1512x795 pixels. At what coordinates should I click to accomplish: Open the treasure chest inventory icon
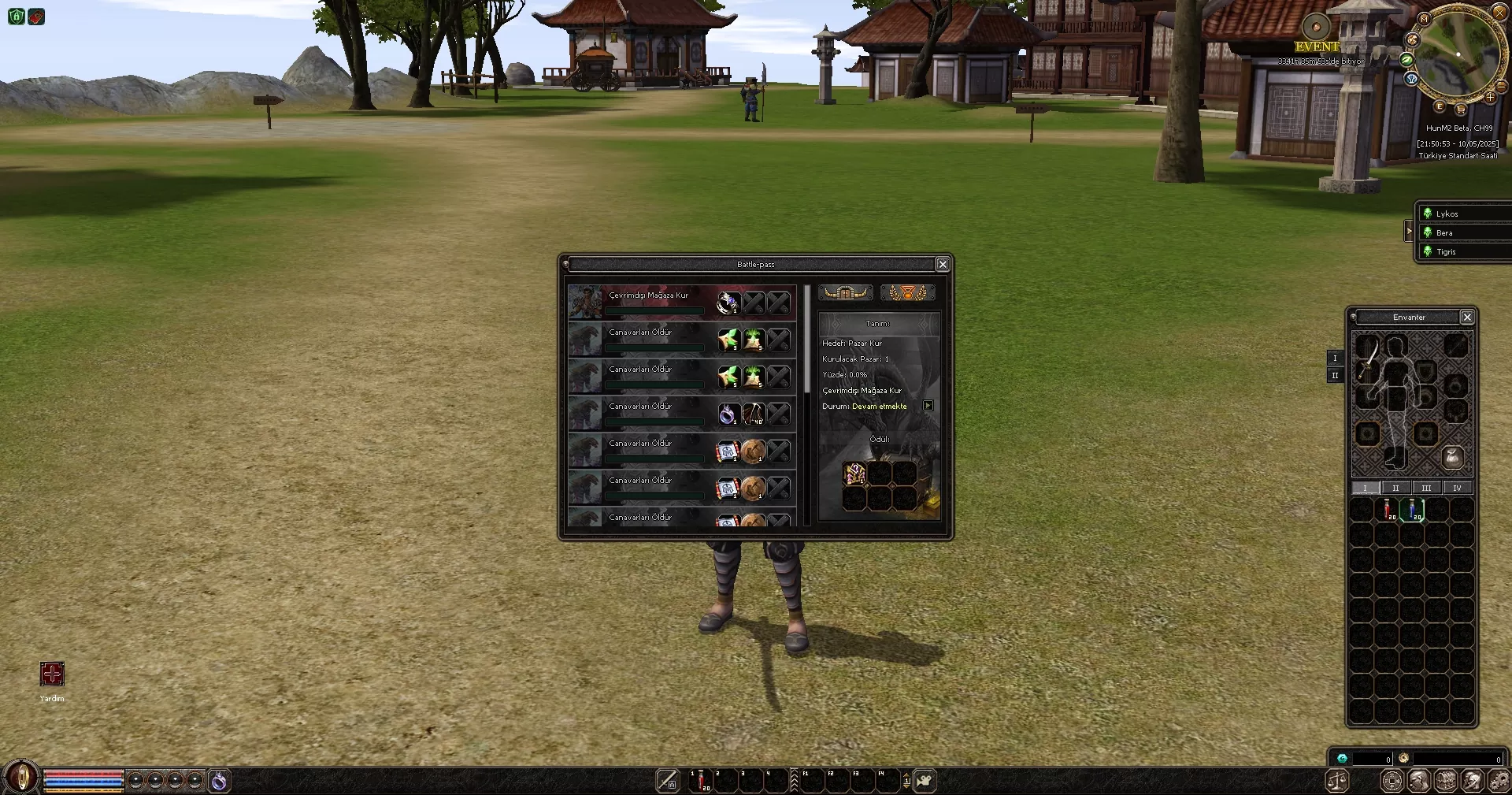click(1445, 781)
